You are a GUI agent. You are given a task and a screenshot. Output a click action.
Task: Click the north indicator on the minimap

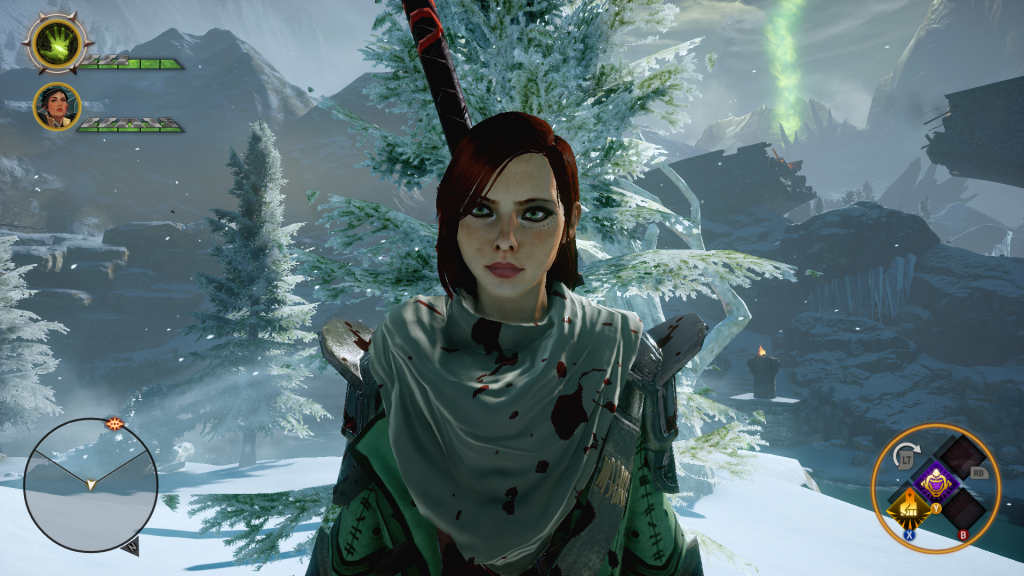131,546
